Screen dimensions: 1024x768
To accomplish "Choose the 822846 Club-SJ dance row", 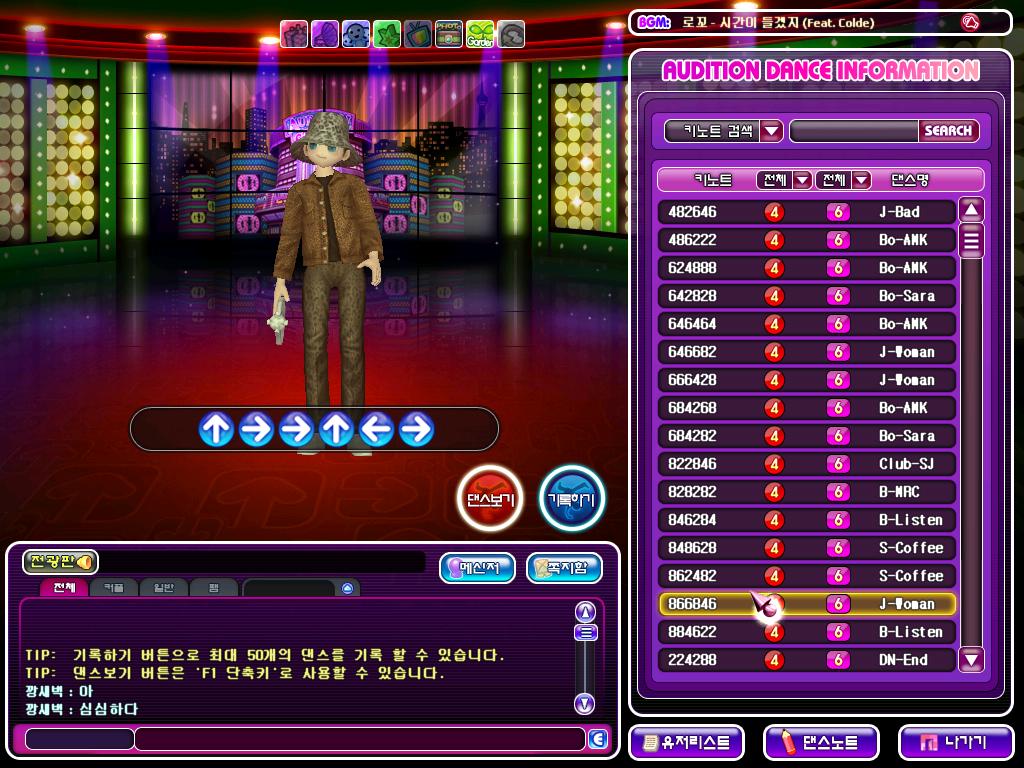I will tap(806, 464).
